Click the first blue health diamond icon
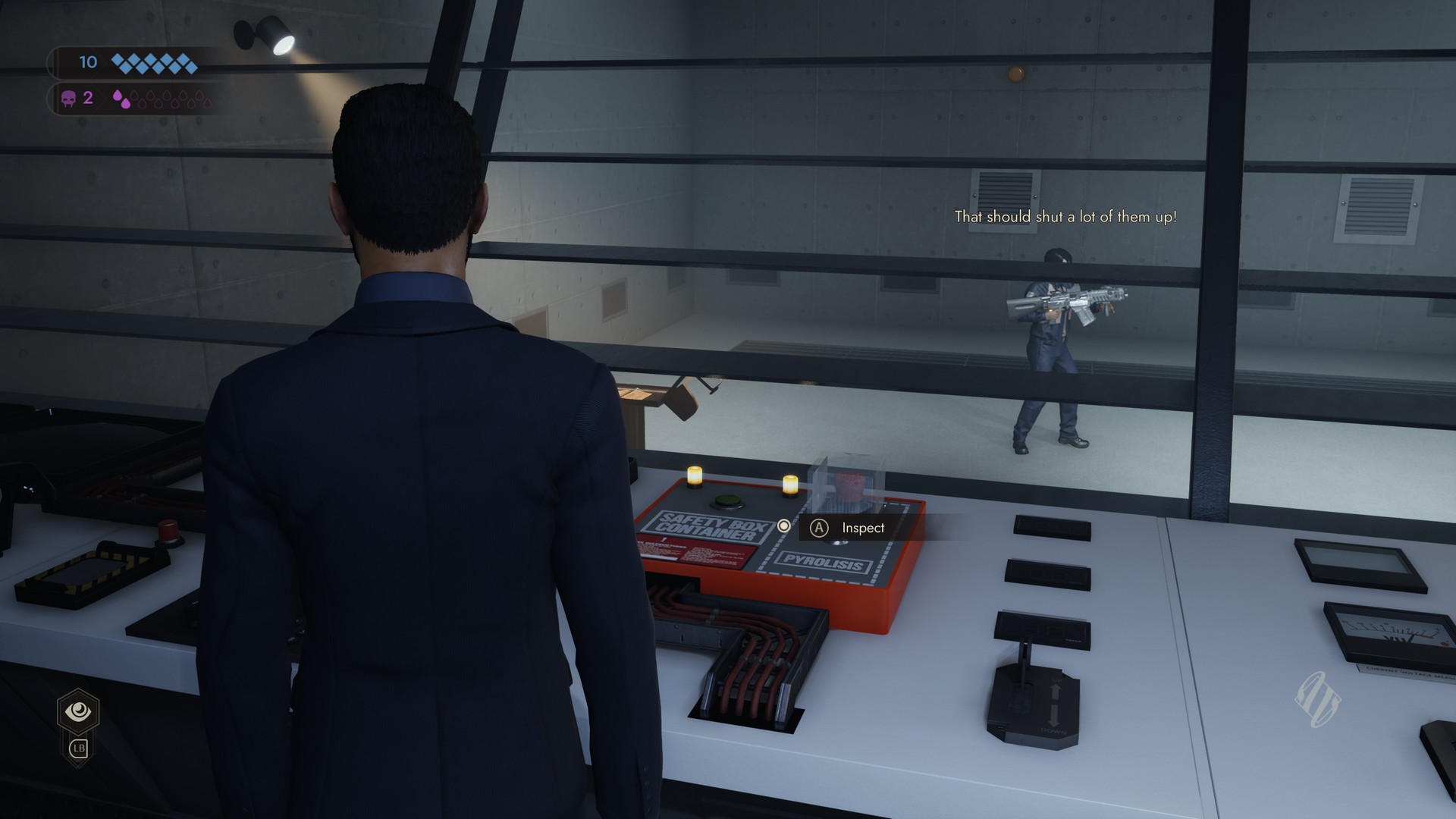Screen dimensions: 1456x819 pyautogui.click(x=118, y=59)
